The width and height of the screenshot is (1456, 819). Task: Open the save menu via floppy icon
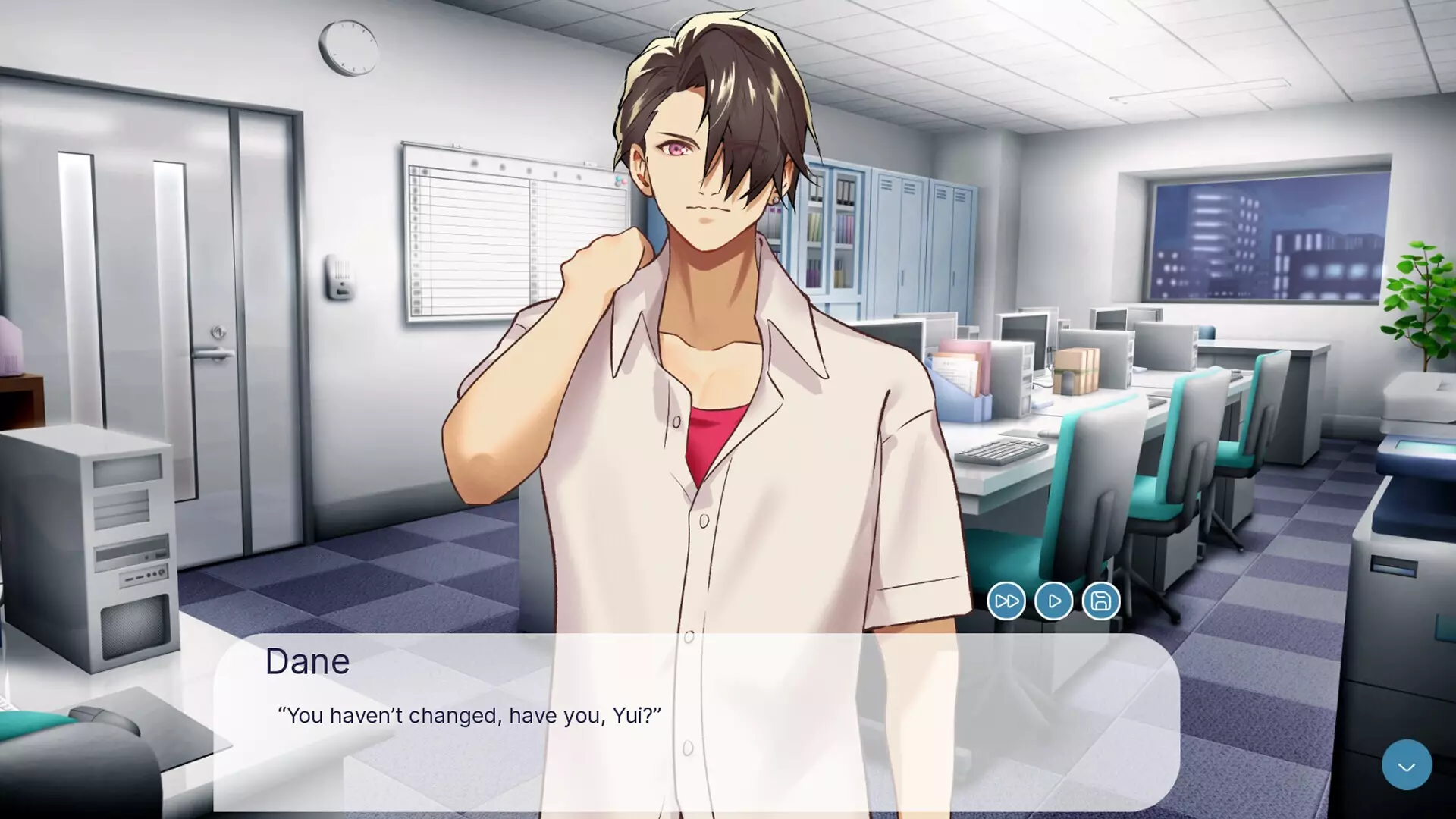pyautogui.click(x=1101, y=601)
